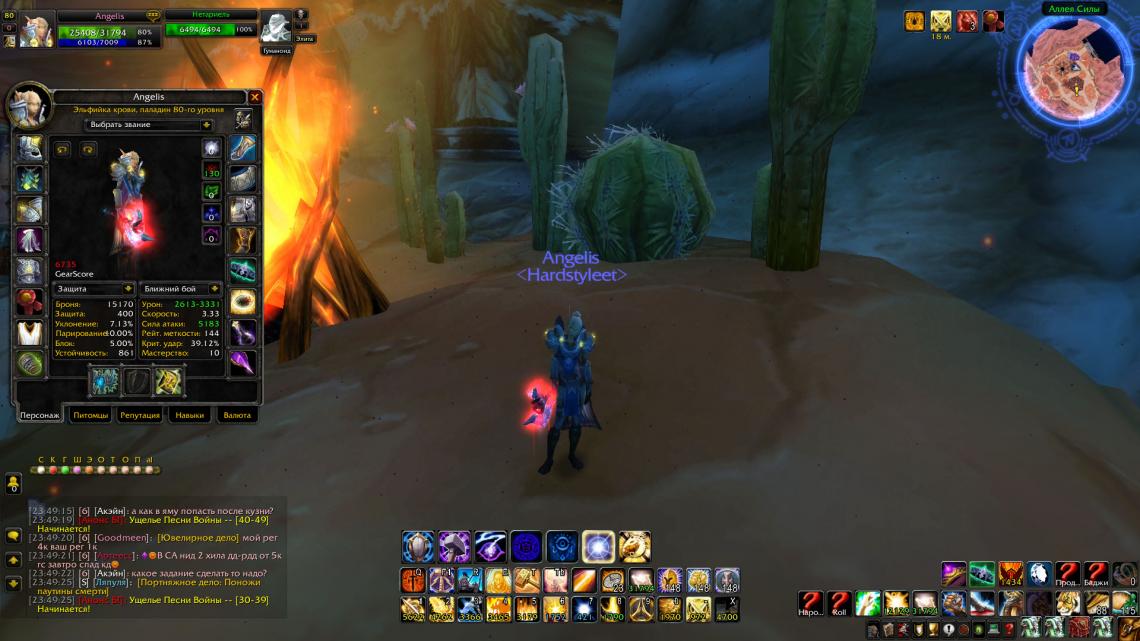Viewport: 1140px width, 641px height.
Task: Open the gold trophy achievements button
Action: pyautogui.click(x=933, y=628)
